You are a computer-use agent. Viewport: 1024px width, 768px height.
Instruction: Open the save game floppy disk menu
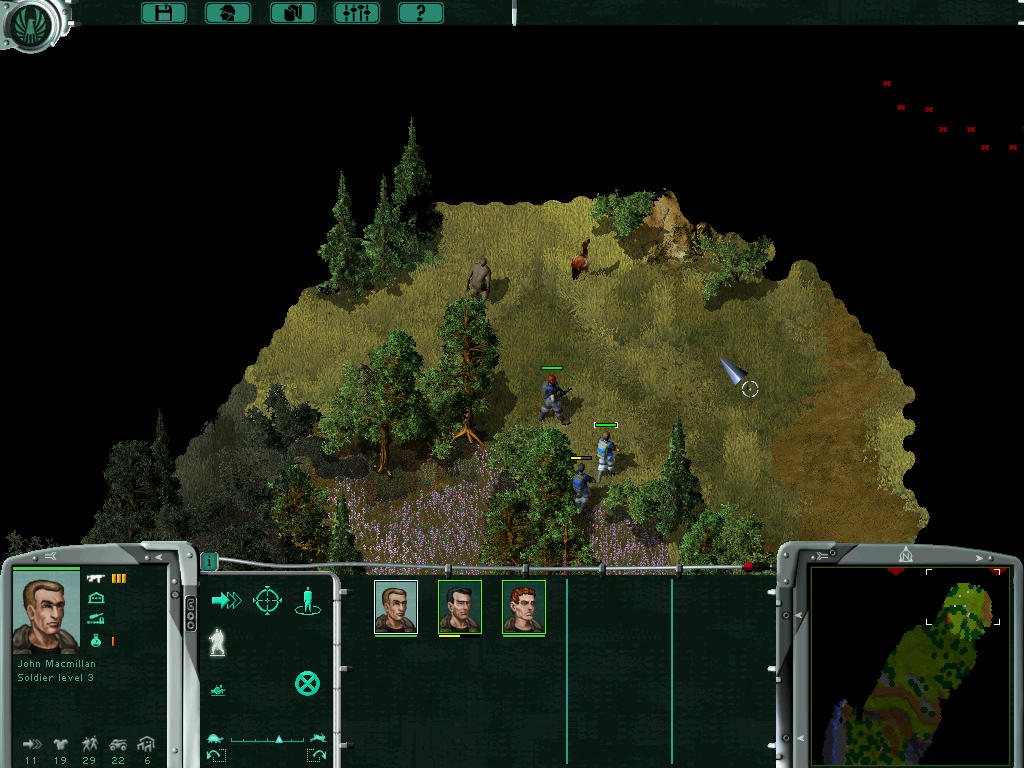(164, 13)
